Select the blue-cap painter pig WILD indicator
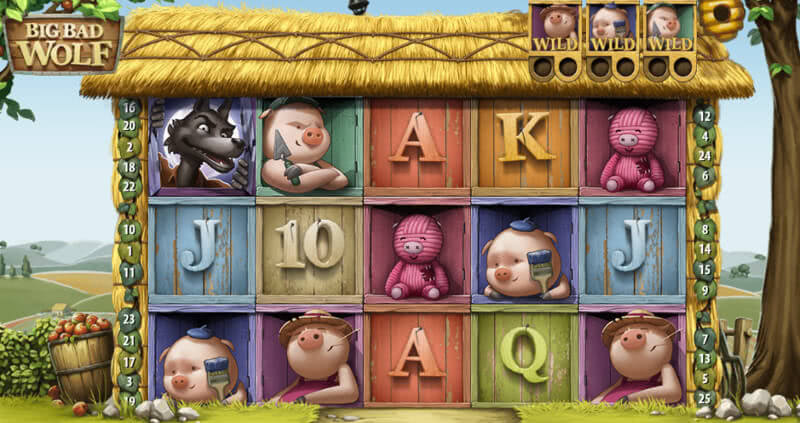 tap(612, 28)
